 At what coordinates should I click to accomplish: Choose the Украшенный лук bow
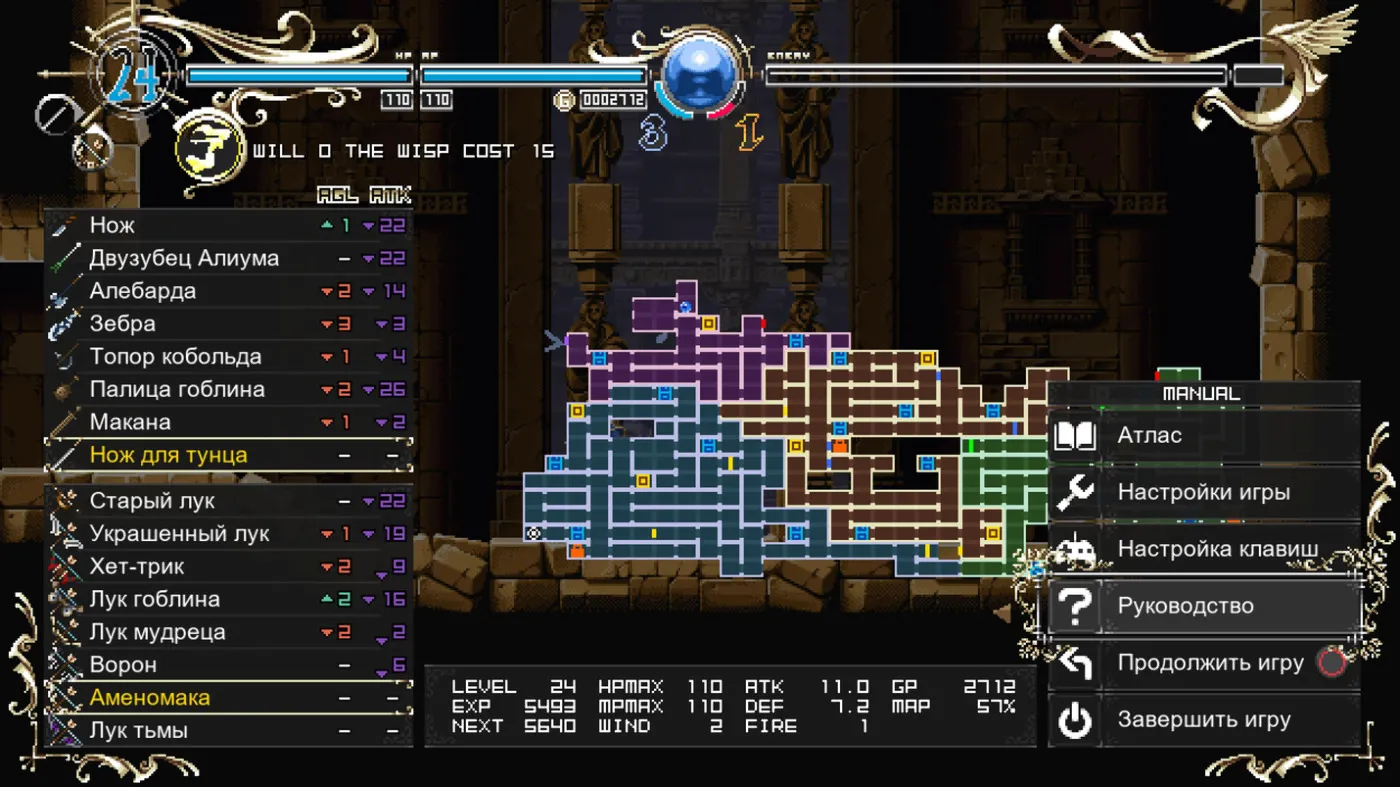tap(228, 534)
